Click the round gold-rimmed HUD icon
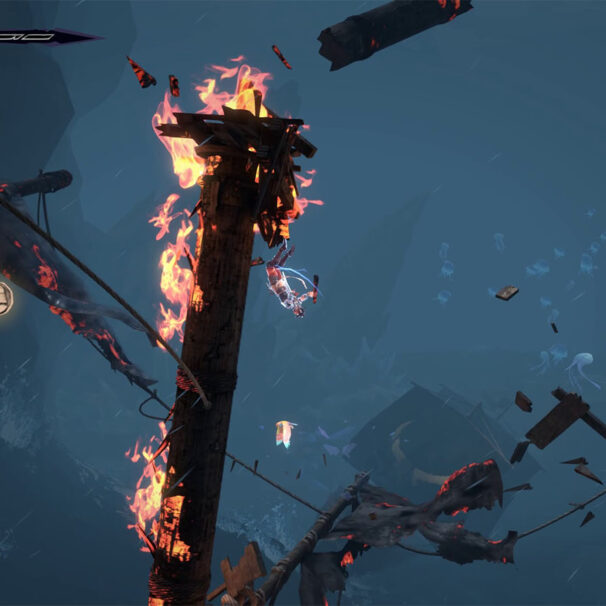This screenshot has width=606, height=606. coord(4,298)
